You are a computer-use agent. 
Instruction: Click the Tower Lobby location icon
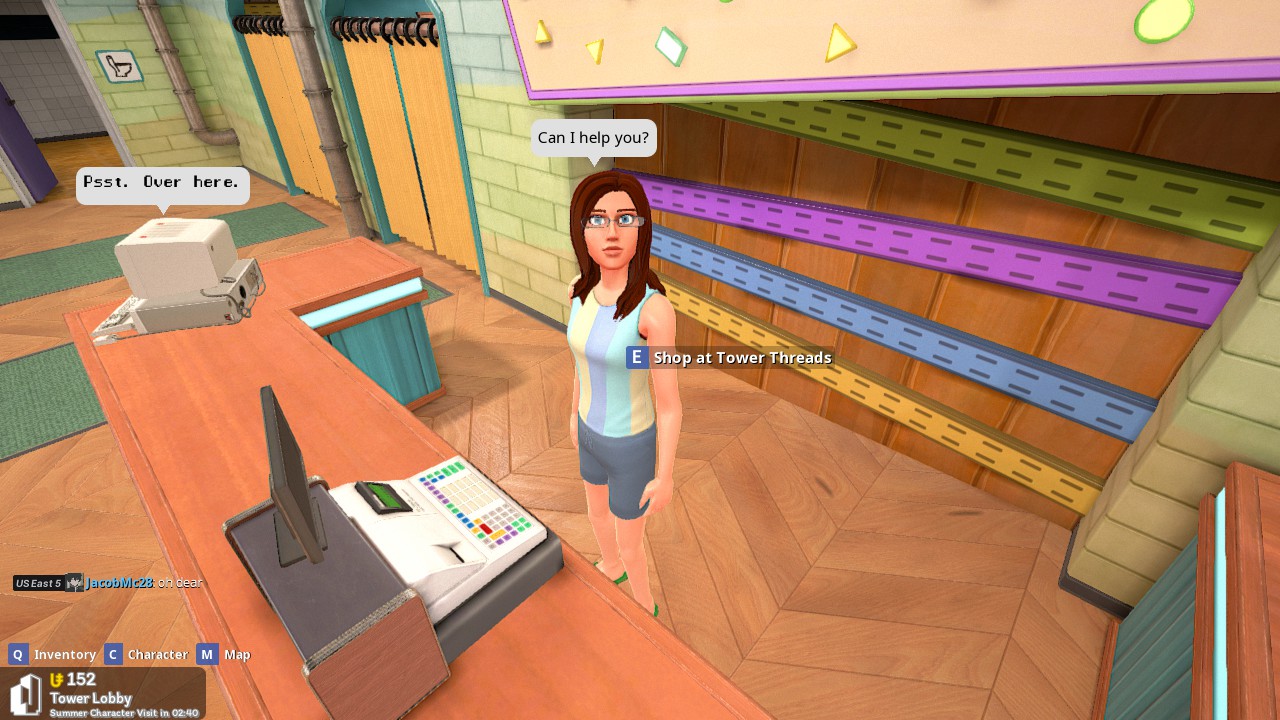pos(26,695)
